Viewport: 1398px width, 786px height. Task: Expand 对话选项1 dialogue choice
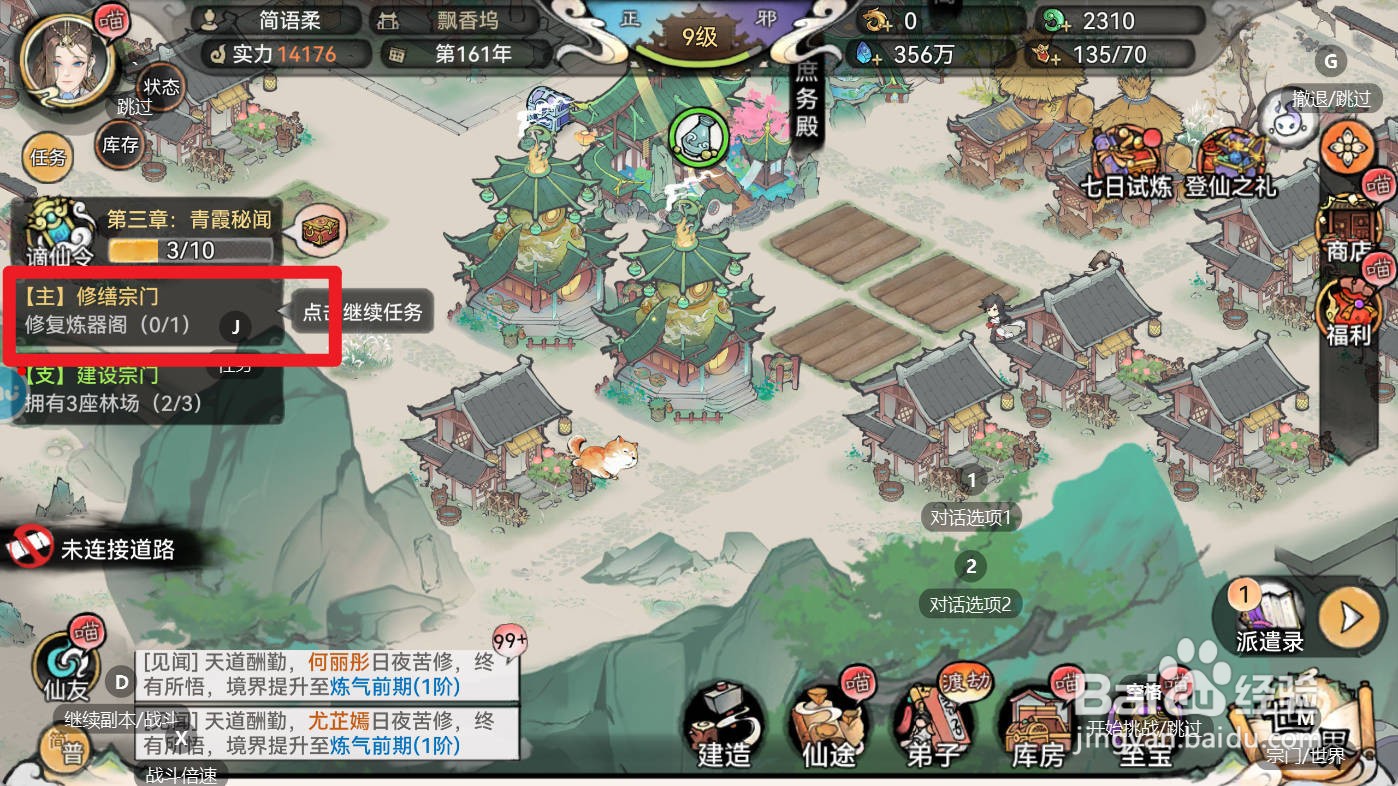(x=970, y=517)
